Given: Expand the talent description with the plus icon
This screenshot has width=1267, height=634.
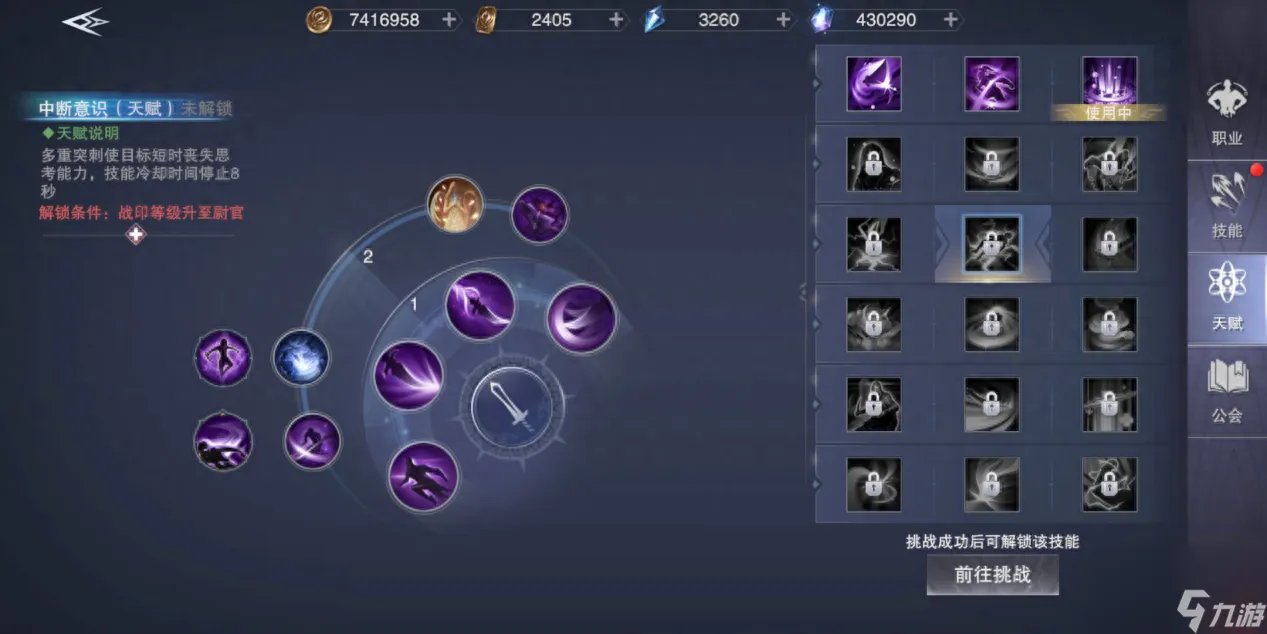Looking at the screenshot, I should [x=136, y=235].
